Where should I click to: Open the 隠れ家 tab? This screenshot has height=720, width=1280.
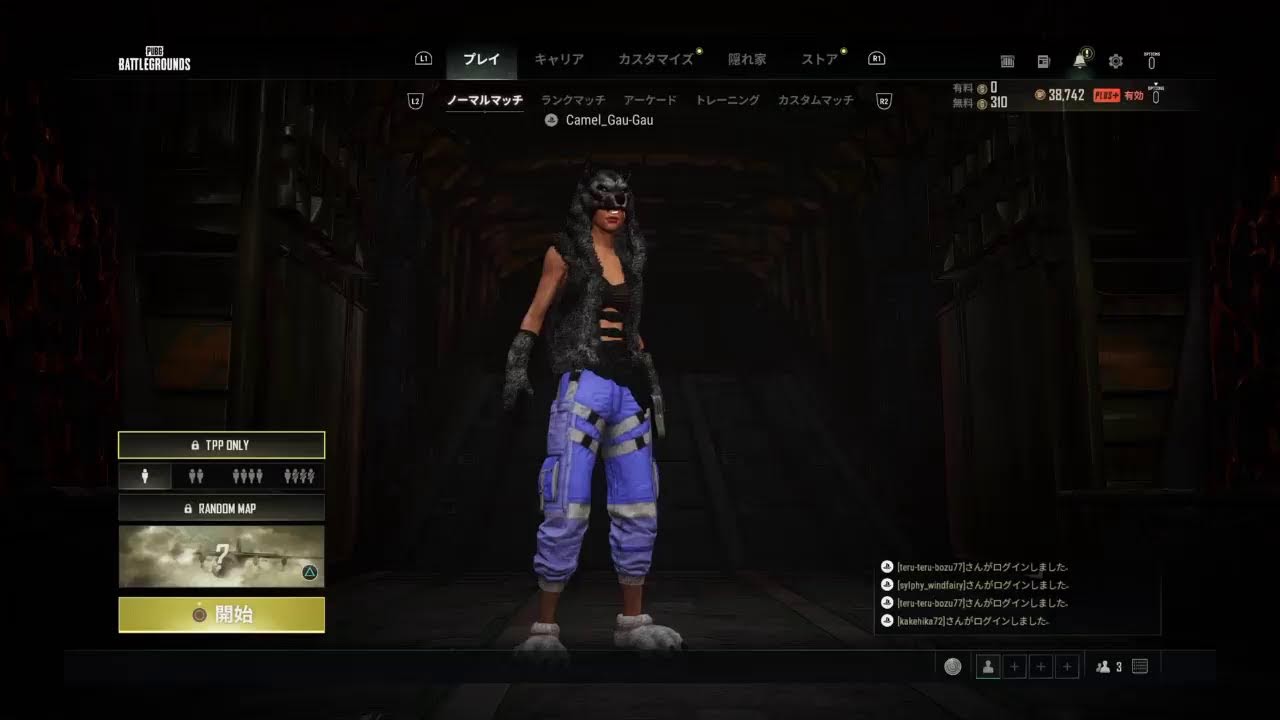747,59
